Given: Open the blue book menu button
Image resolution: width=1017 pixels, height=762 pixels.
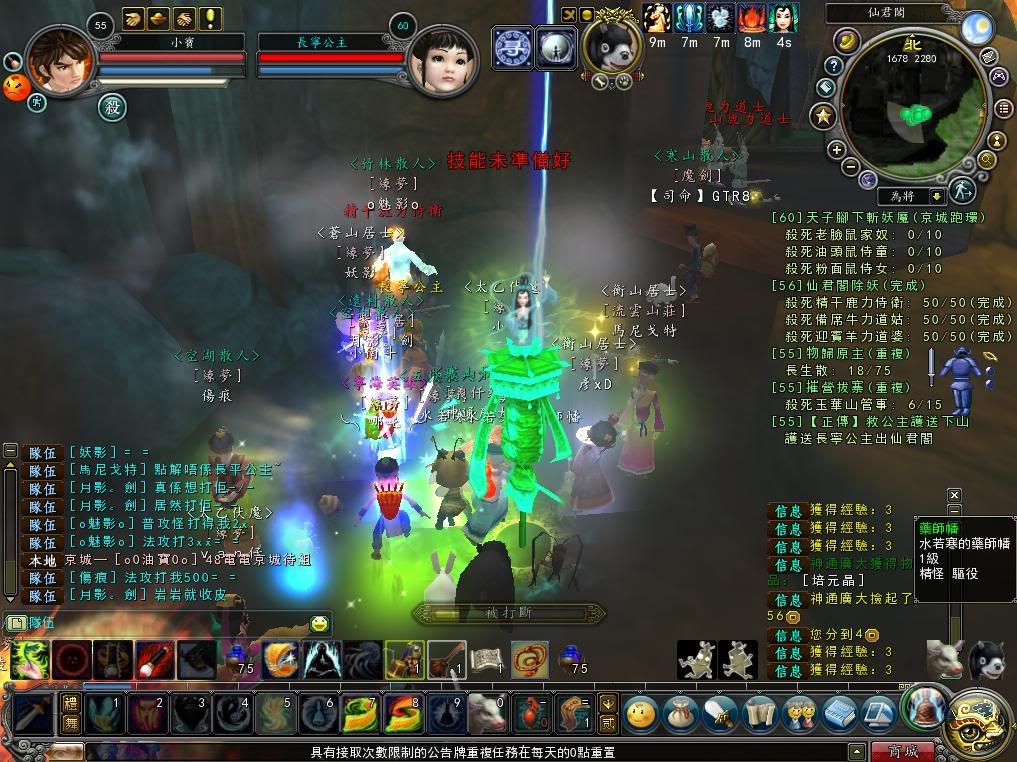Looking at the screenshot, I should 840,714.
